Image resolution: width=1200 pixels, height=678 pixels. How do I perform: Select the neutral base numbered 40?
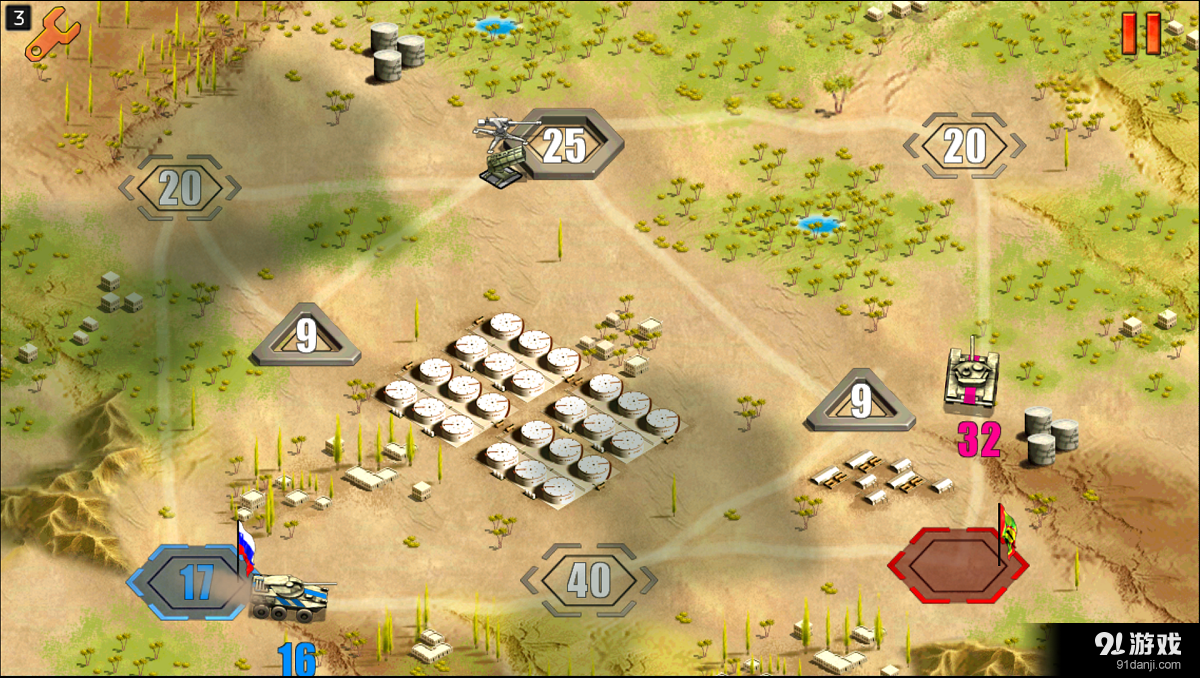589,580
